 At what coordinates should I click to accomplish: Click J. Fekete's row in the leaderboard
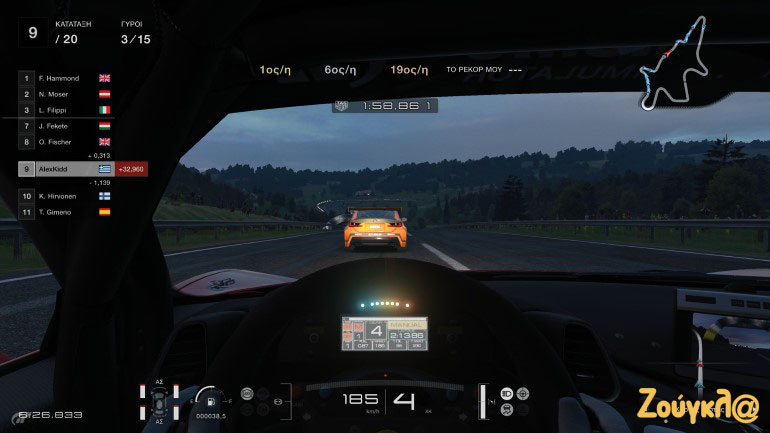pyautogui.click(x=66, y=126)
